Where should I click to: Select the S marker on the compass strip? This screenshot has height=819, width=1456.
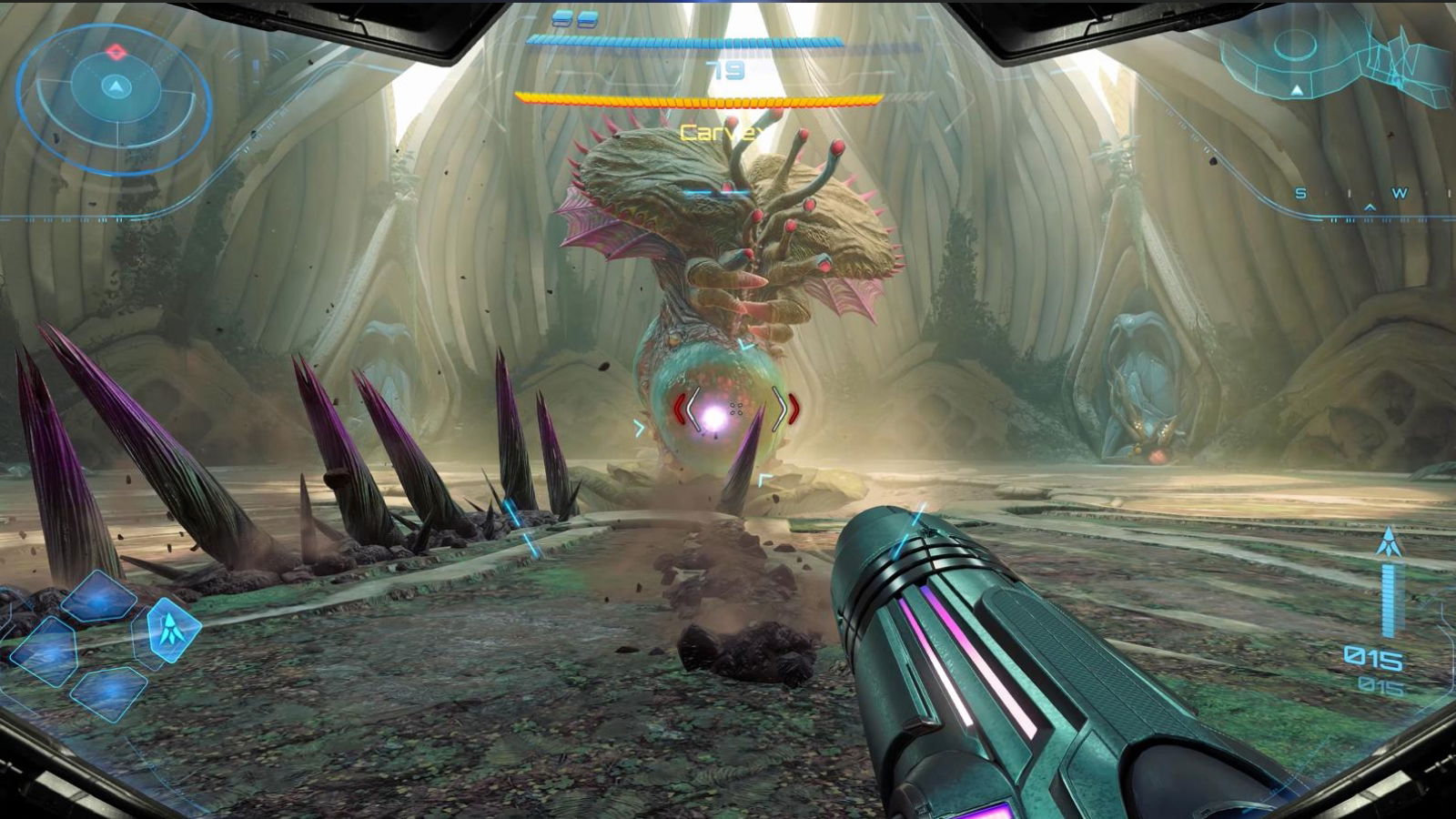pos(1300,193)
